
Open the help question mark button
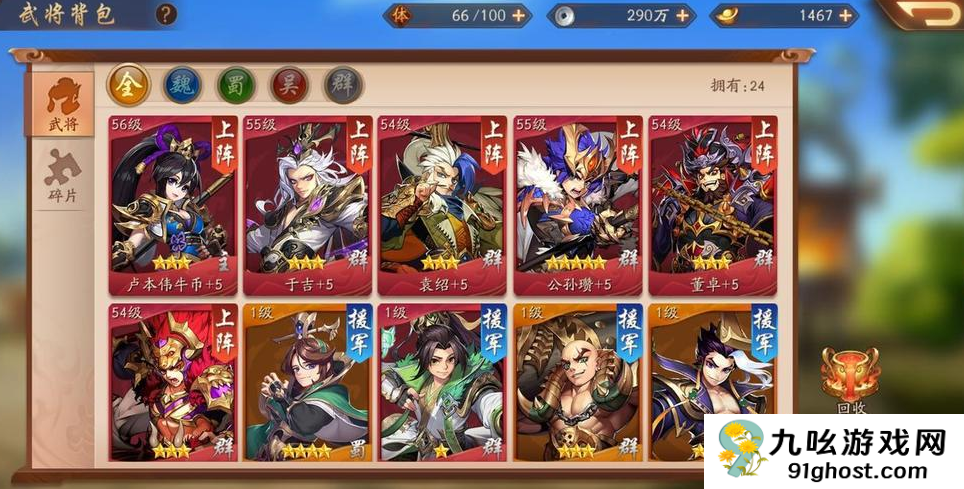tap(167, 14)
